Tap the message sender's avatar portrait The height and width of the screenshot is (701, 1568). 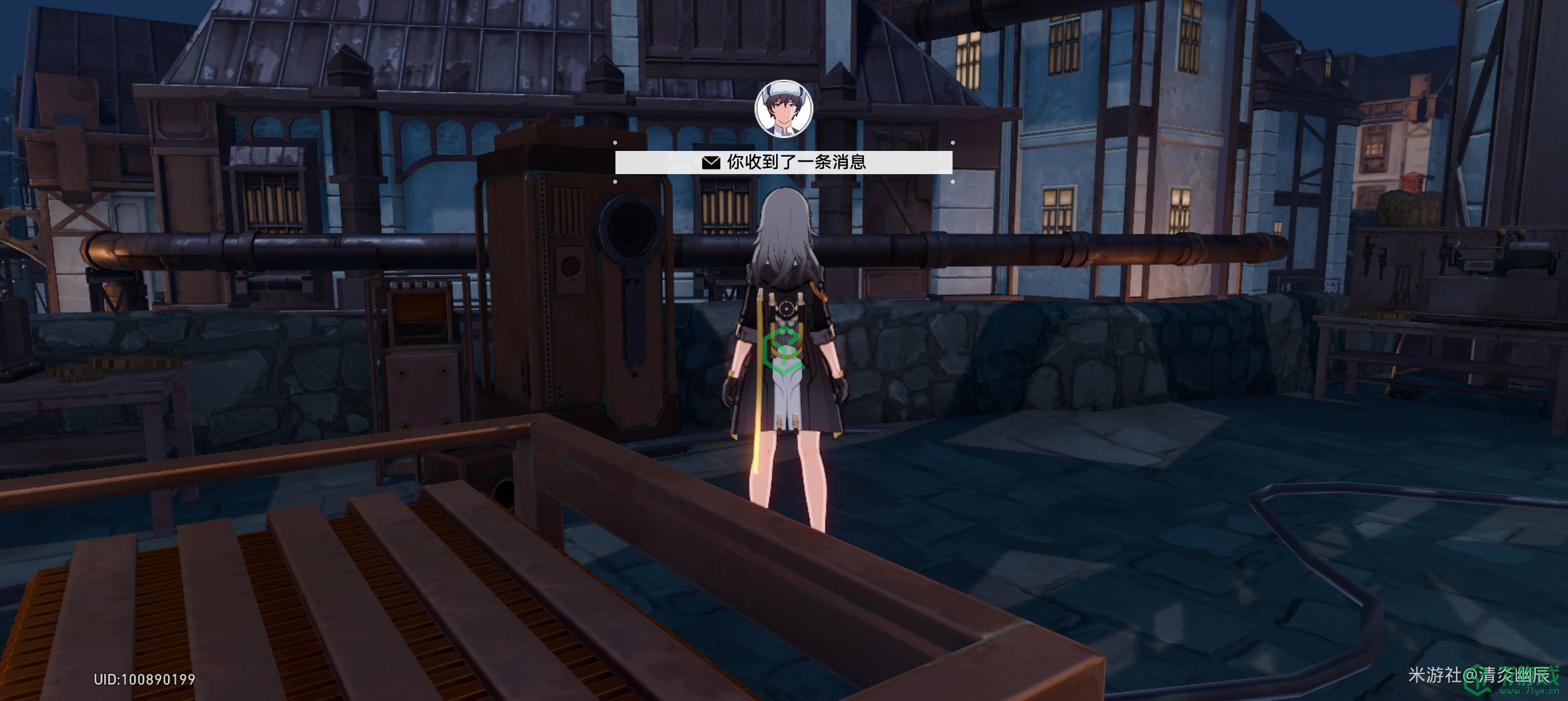click(x=783, y=110)
